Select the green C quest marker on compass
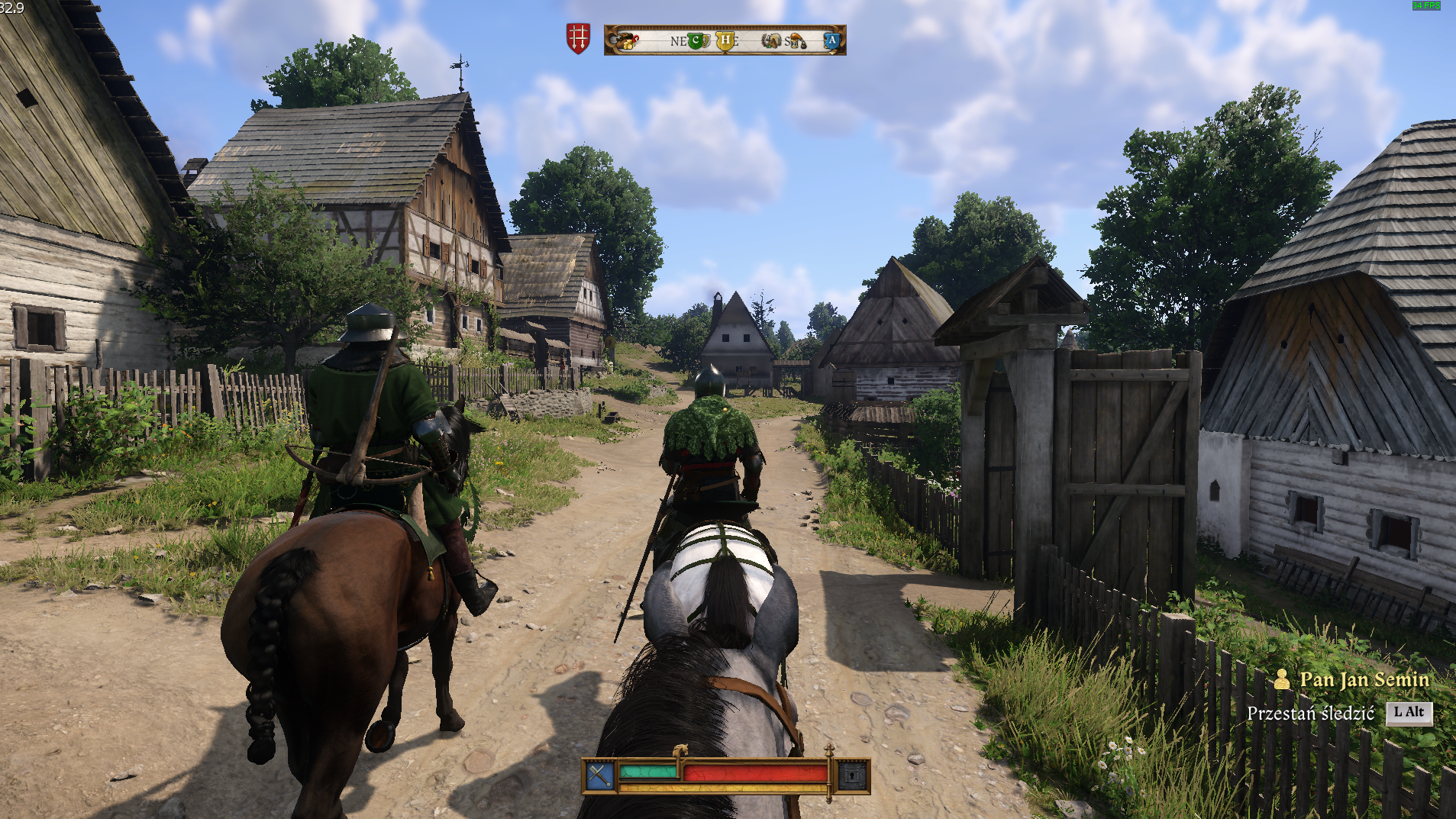 (x=695, y=40)
